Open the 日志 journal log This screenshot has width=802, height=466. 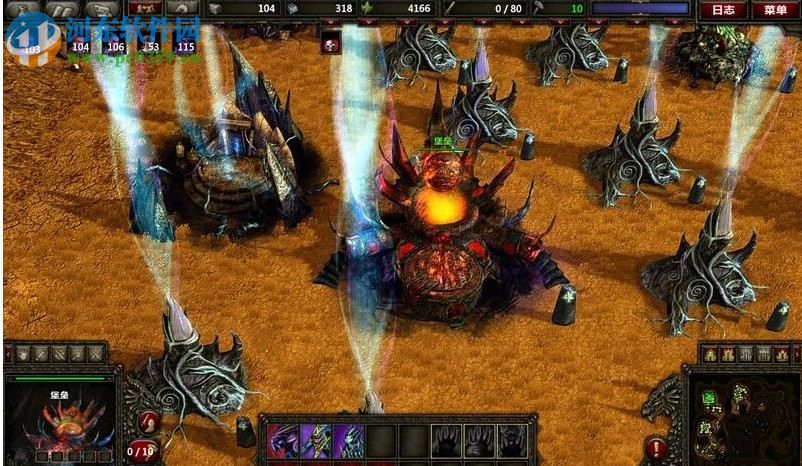[722, 10]
